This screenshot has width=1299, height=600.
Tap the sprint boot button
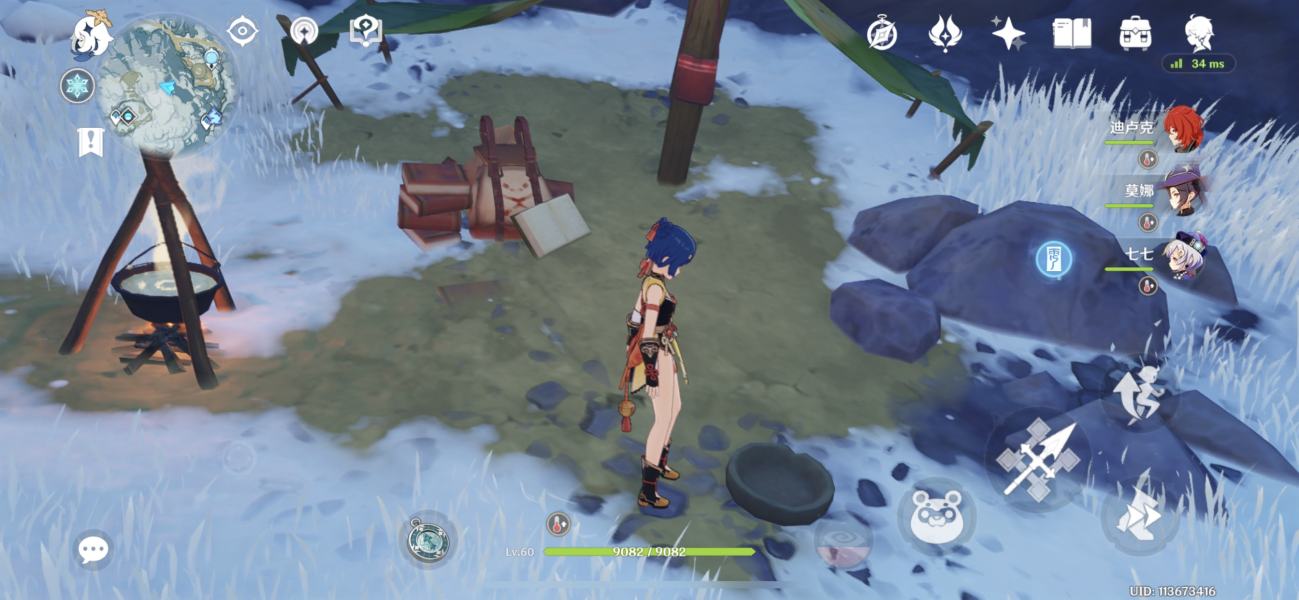1138,518
